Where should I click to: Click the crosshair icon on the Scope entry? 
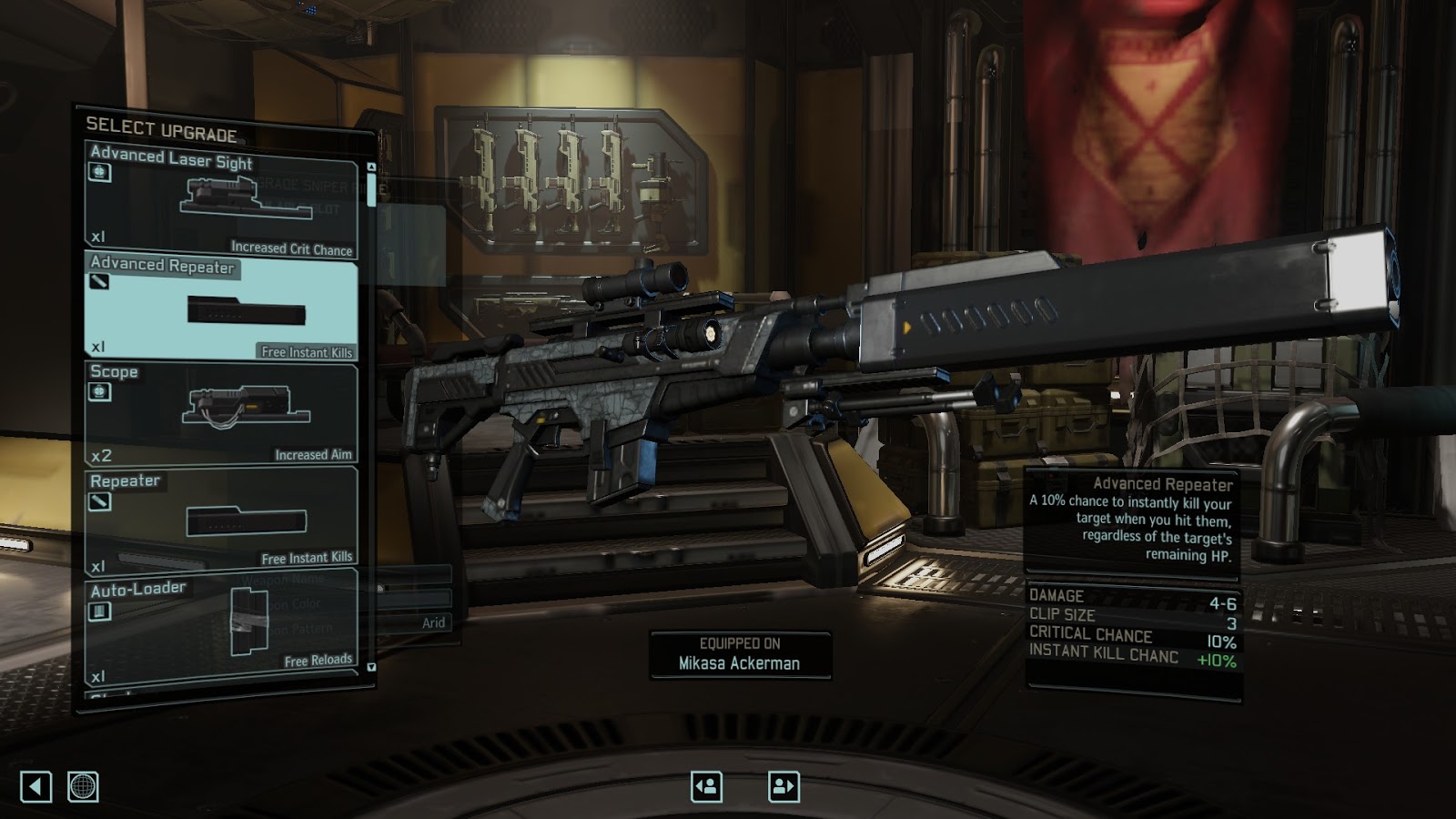tap(98, 392)
